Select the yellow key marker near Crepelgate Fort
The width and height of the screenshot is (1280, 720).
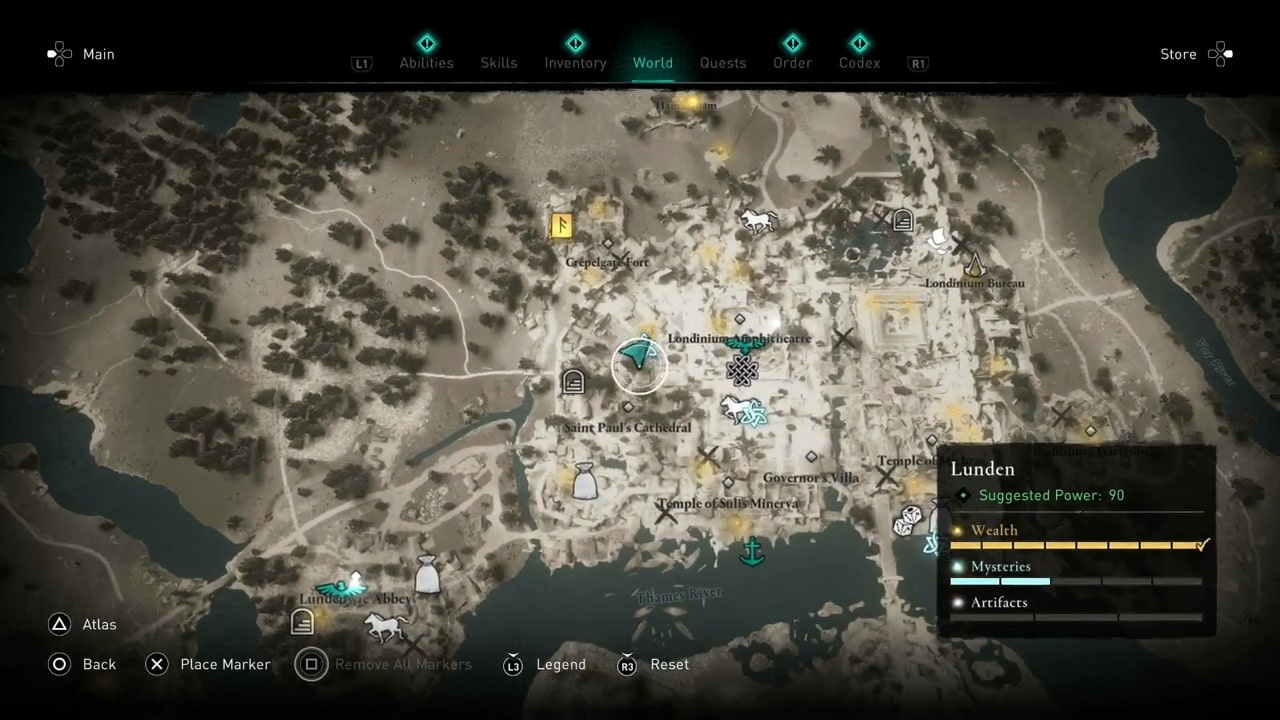pos(560,225)
